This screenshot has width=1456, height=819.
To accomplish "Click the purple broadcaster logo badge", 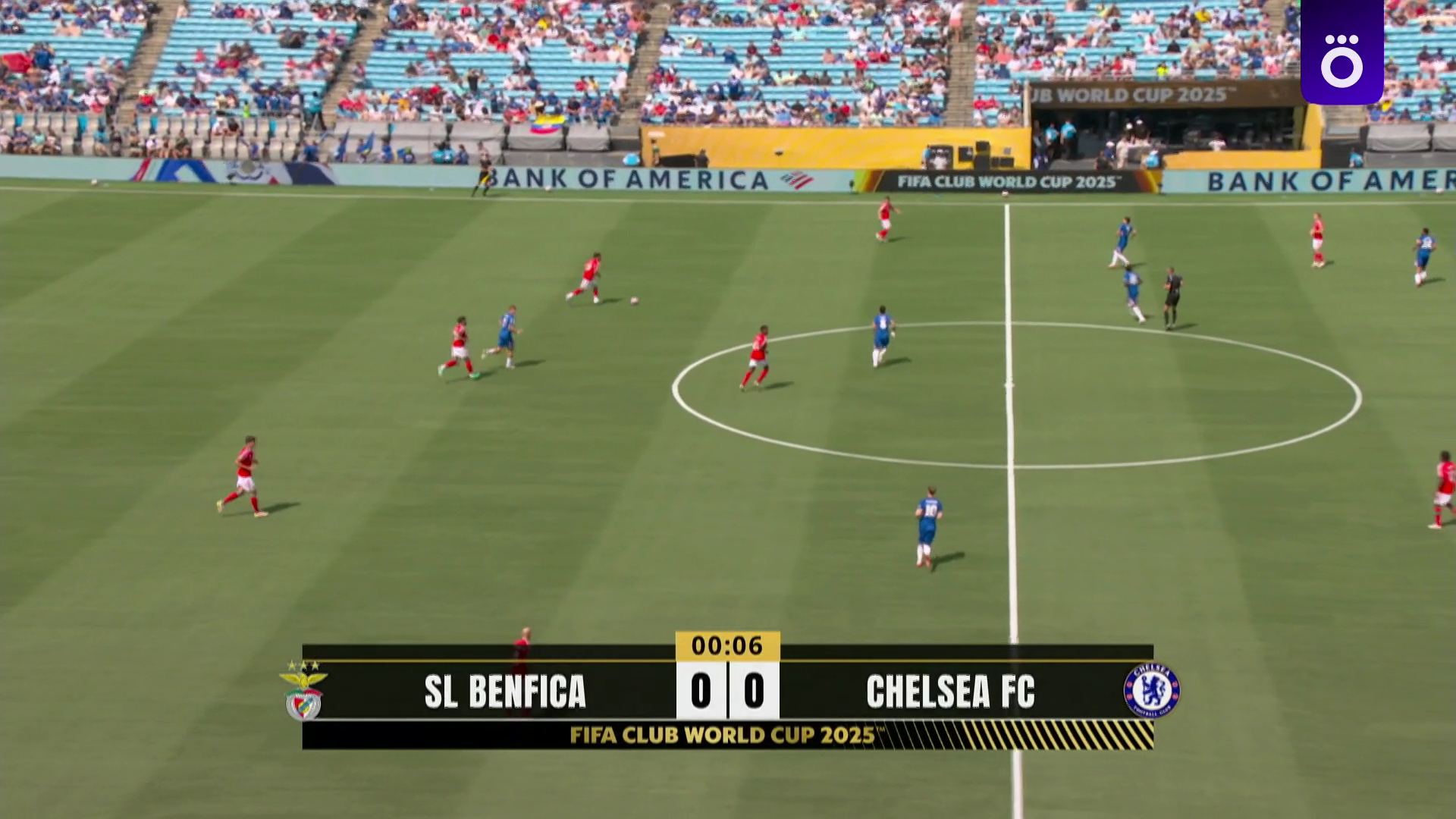I will pos(1341,52).
